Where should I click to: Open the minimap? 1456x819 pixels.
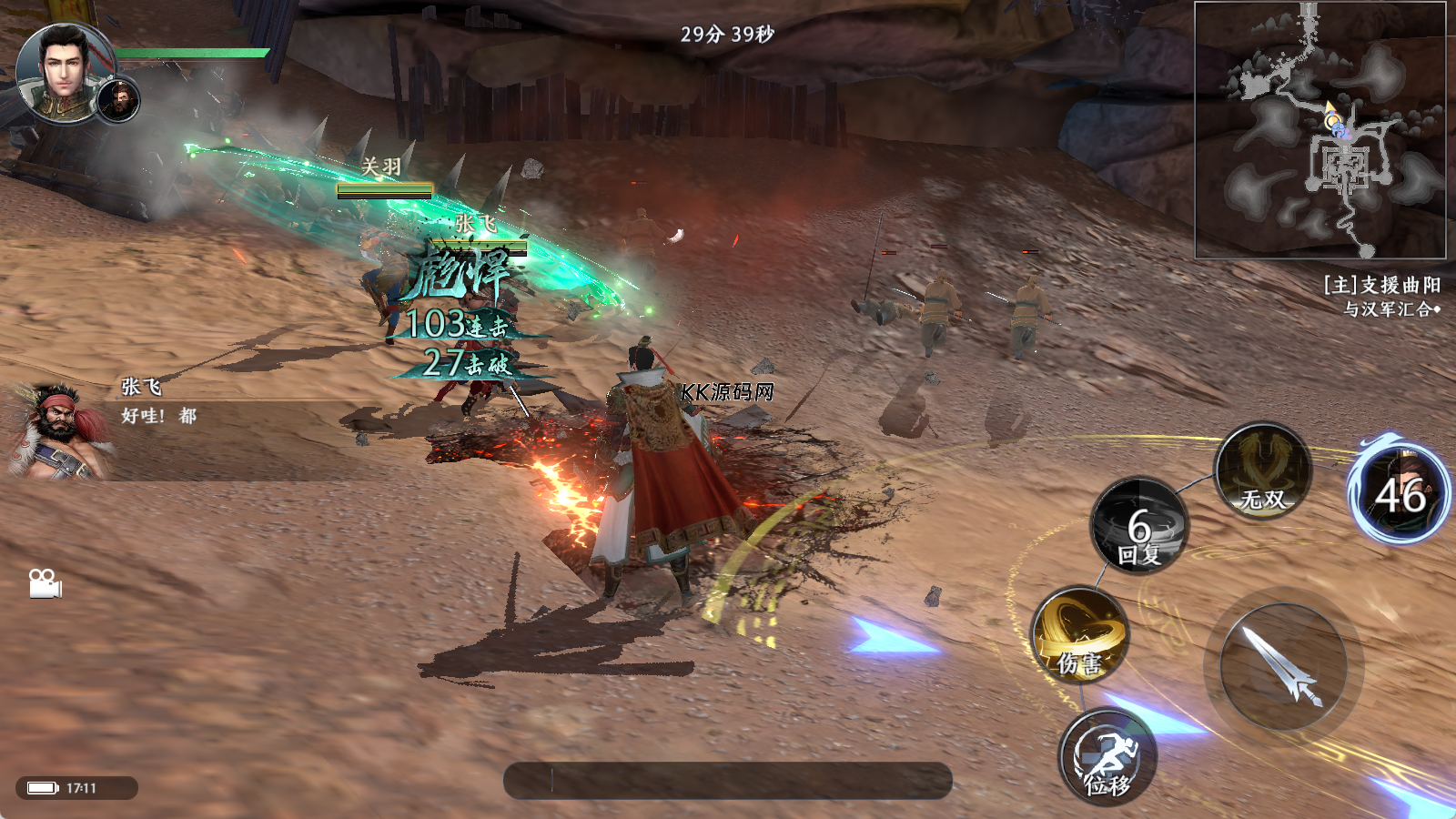click(x=1319, y=130)
